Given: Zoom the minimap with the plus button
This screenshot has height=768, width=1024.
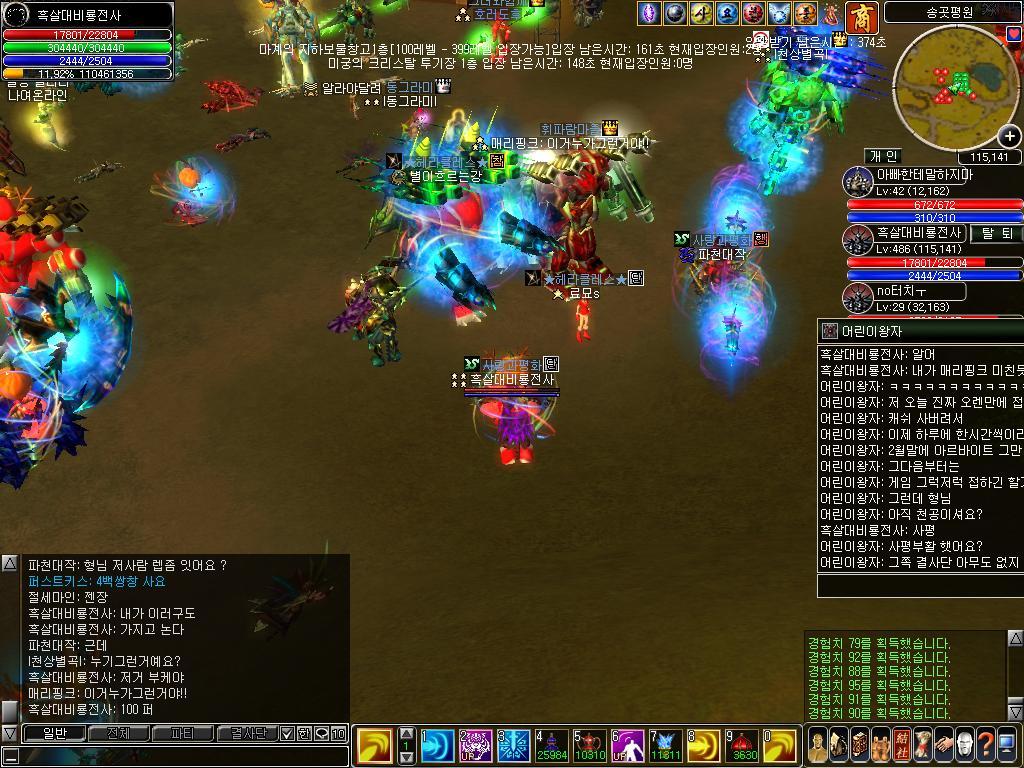Looking at the screenshot, I should 1009,136.
